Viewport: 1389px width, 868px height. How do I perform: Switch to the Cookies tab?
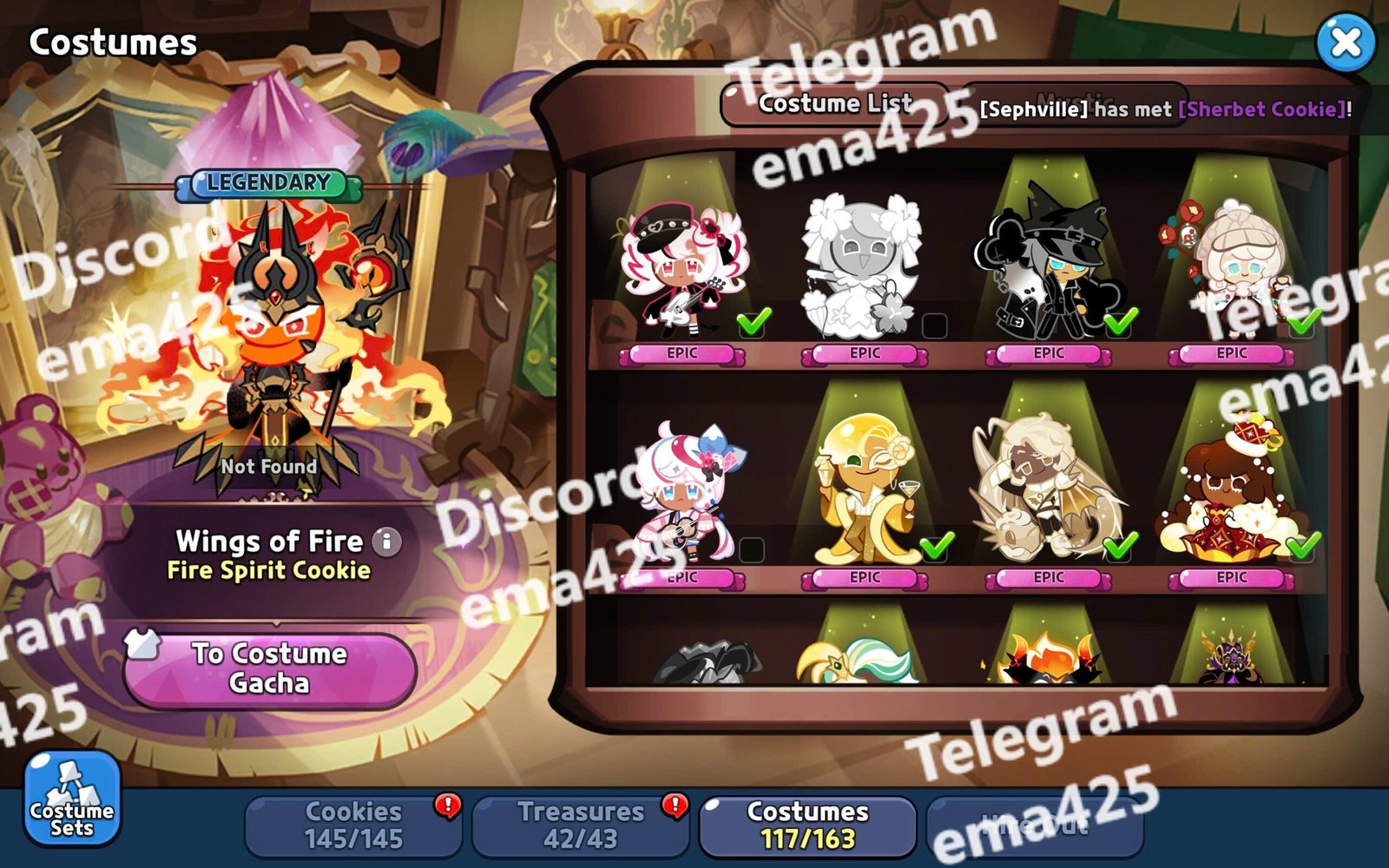pos(353,825)
